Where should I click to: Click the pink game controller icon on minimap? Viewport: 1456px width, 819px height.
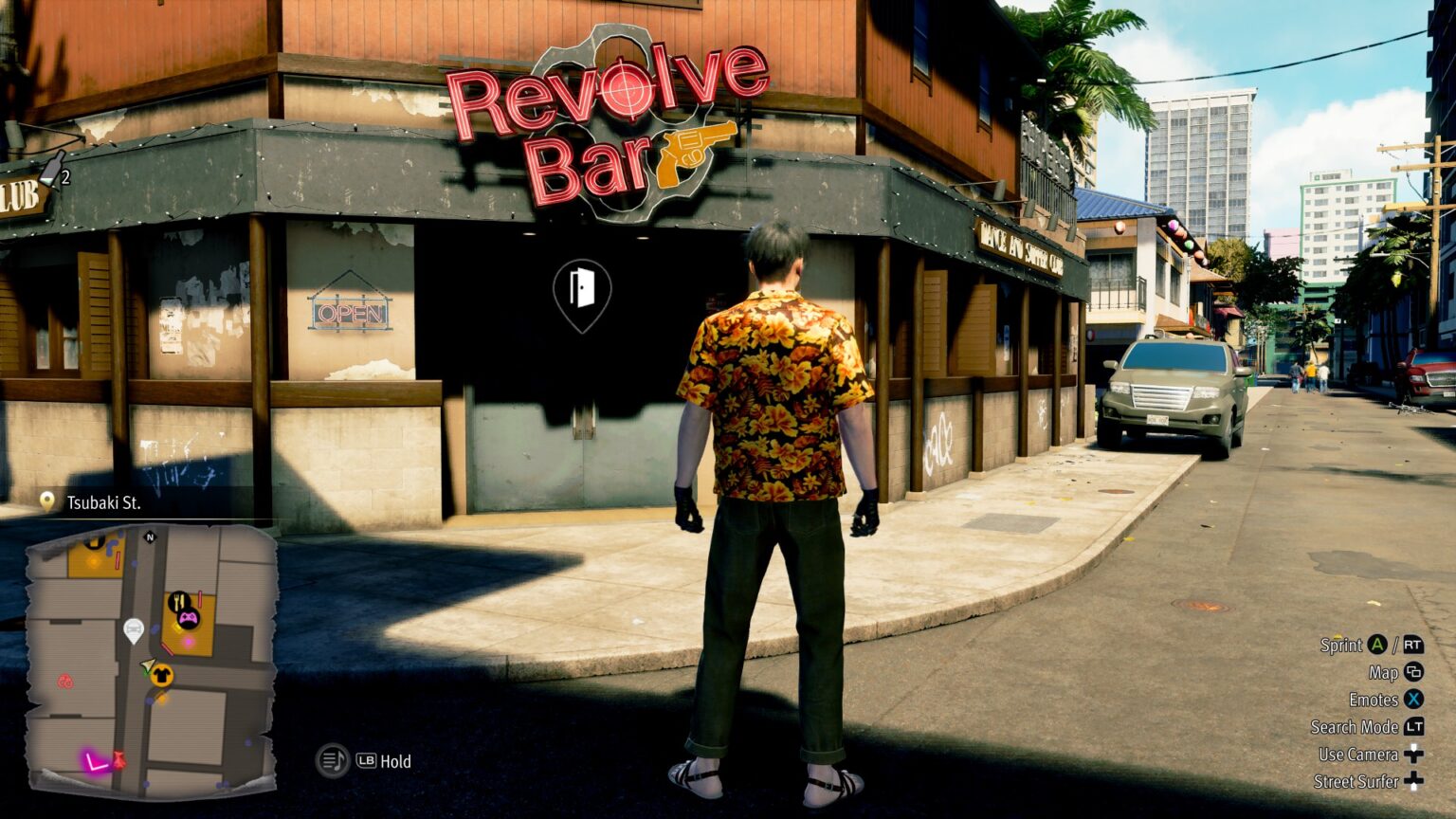pyautogui.click(x=188, y=619)
